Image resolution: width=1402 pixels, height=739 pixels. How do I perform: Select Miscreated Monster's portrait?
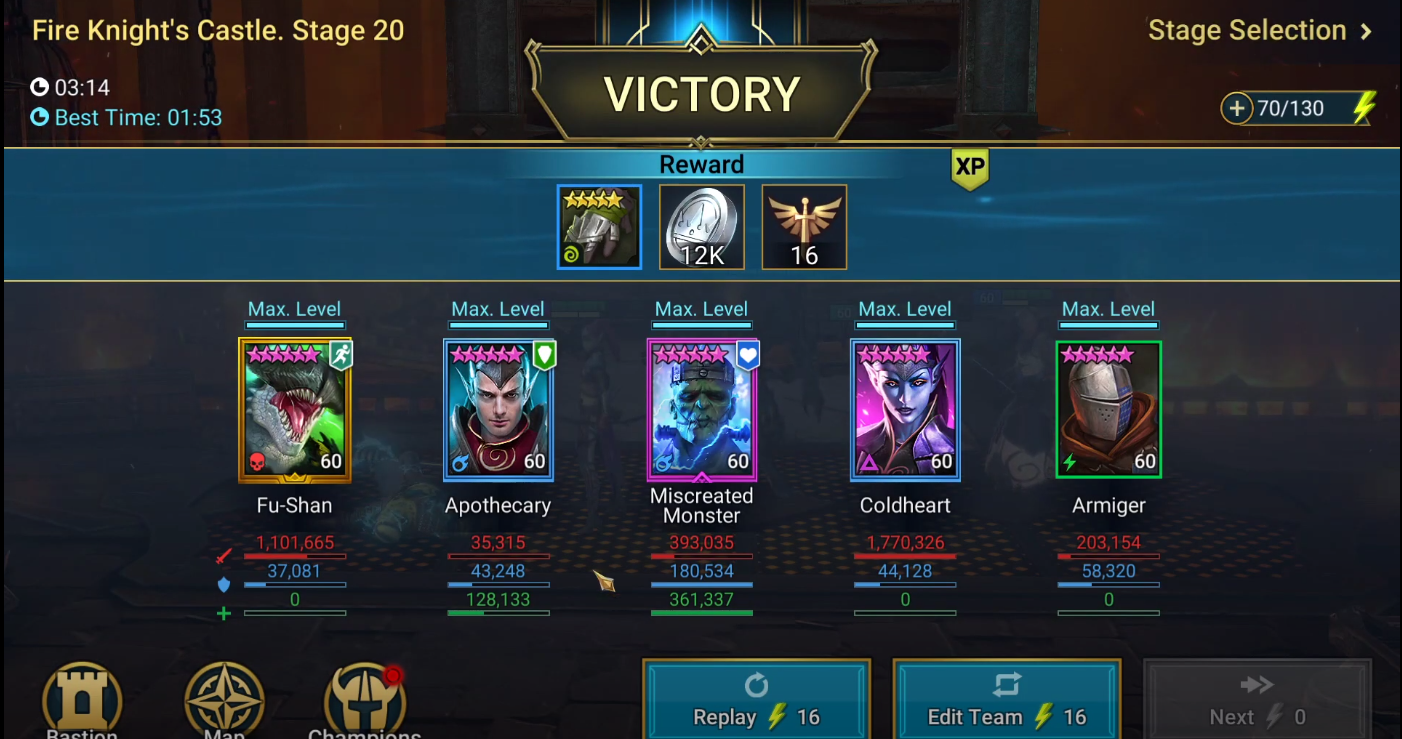coord(702,410)
